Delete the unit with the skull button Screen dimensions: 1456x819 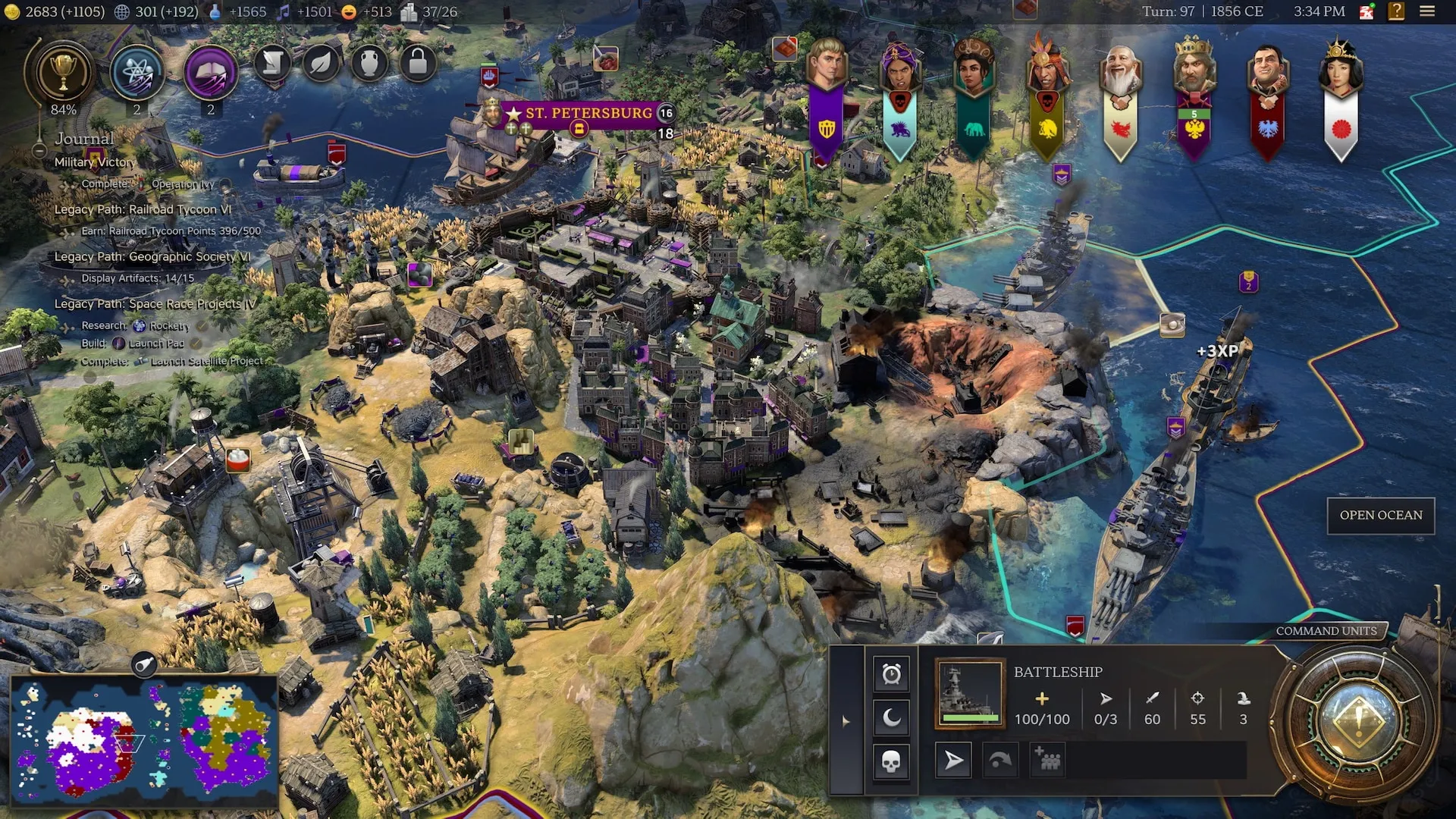pos(891,761)
